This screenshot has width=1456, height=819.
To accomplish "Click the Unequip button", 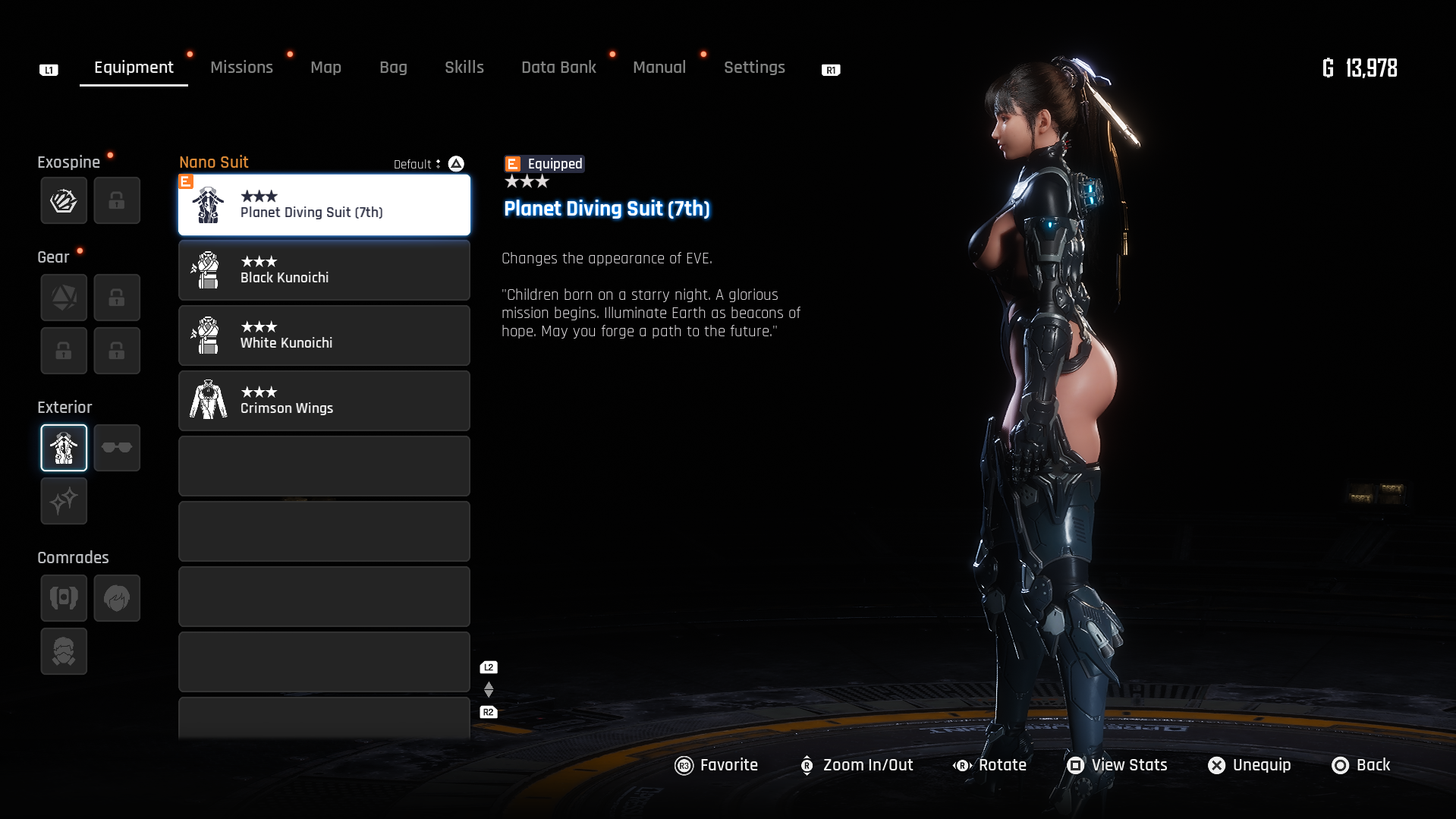I will pyautogui.click(x=1249, y=765).
